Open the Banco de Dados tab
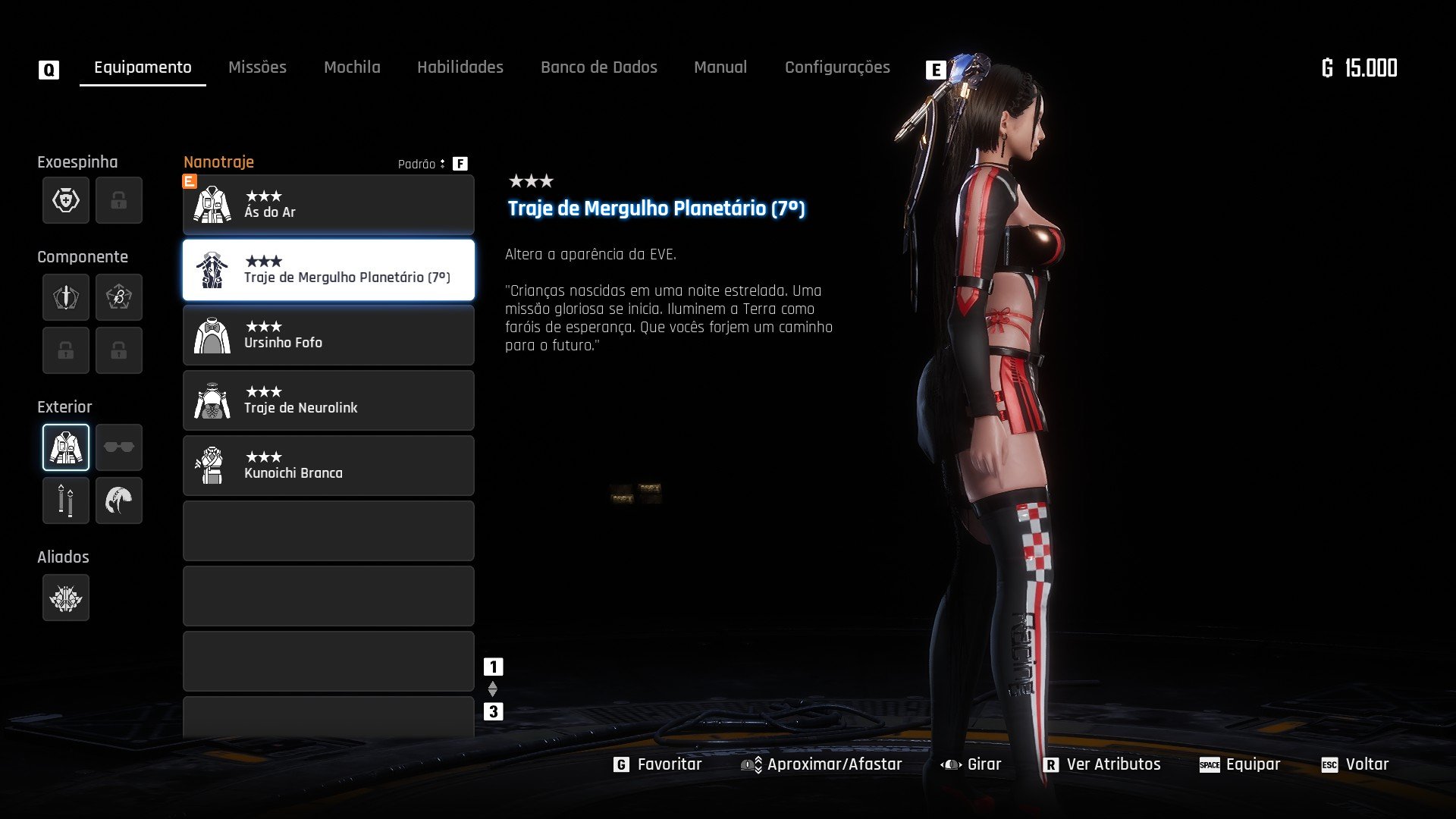 [598, 67]
